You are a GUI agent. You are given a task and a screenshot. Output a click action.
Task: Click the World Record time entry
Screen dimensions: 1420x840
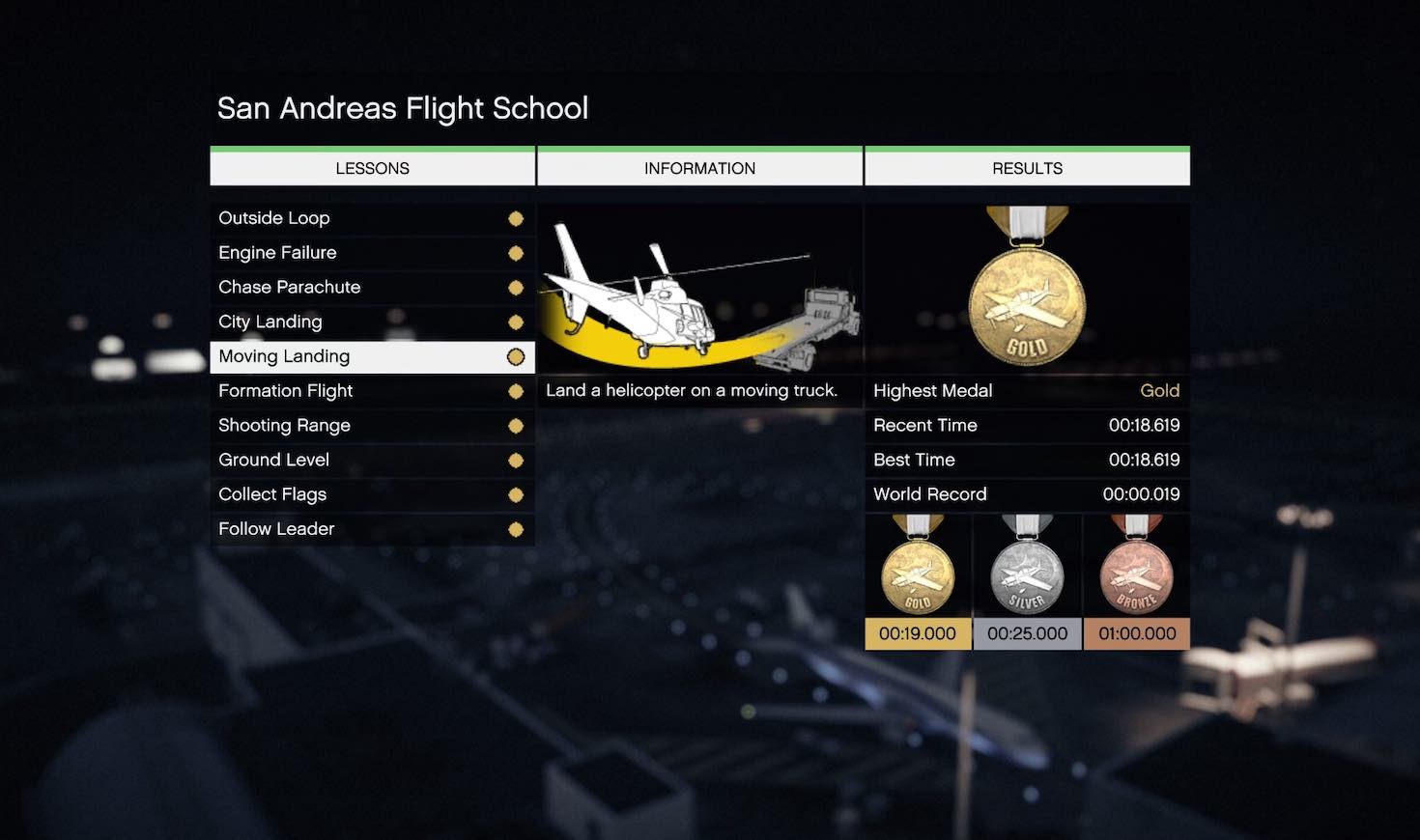point(1027,494)
